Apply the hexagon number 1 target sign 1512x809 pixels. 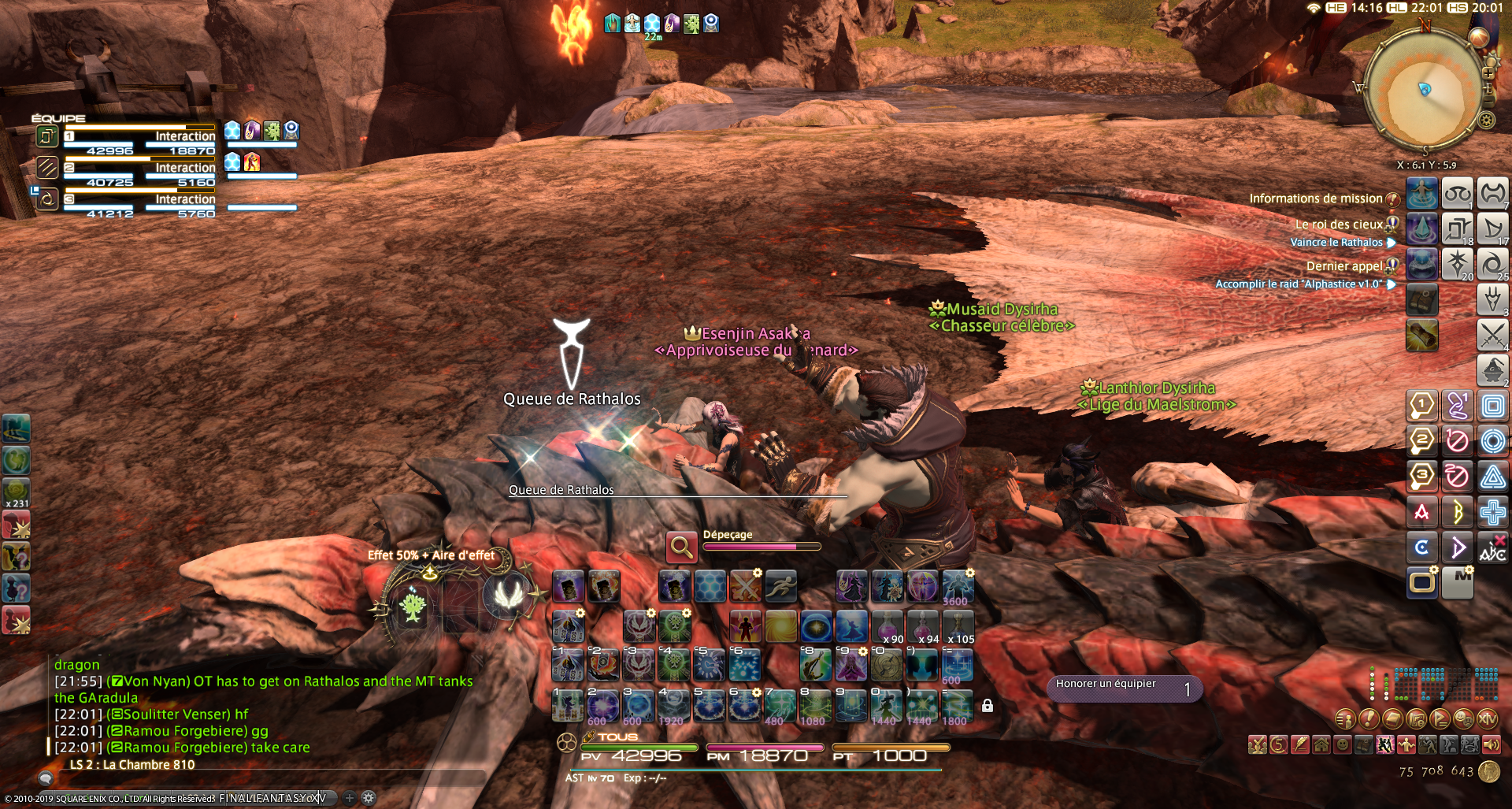(x=1422, y=406)
